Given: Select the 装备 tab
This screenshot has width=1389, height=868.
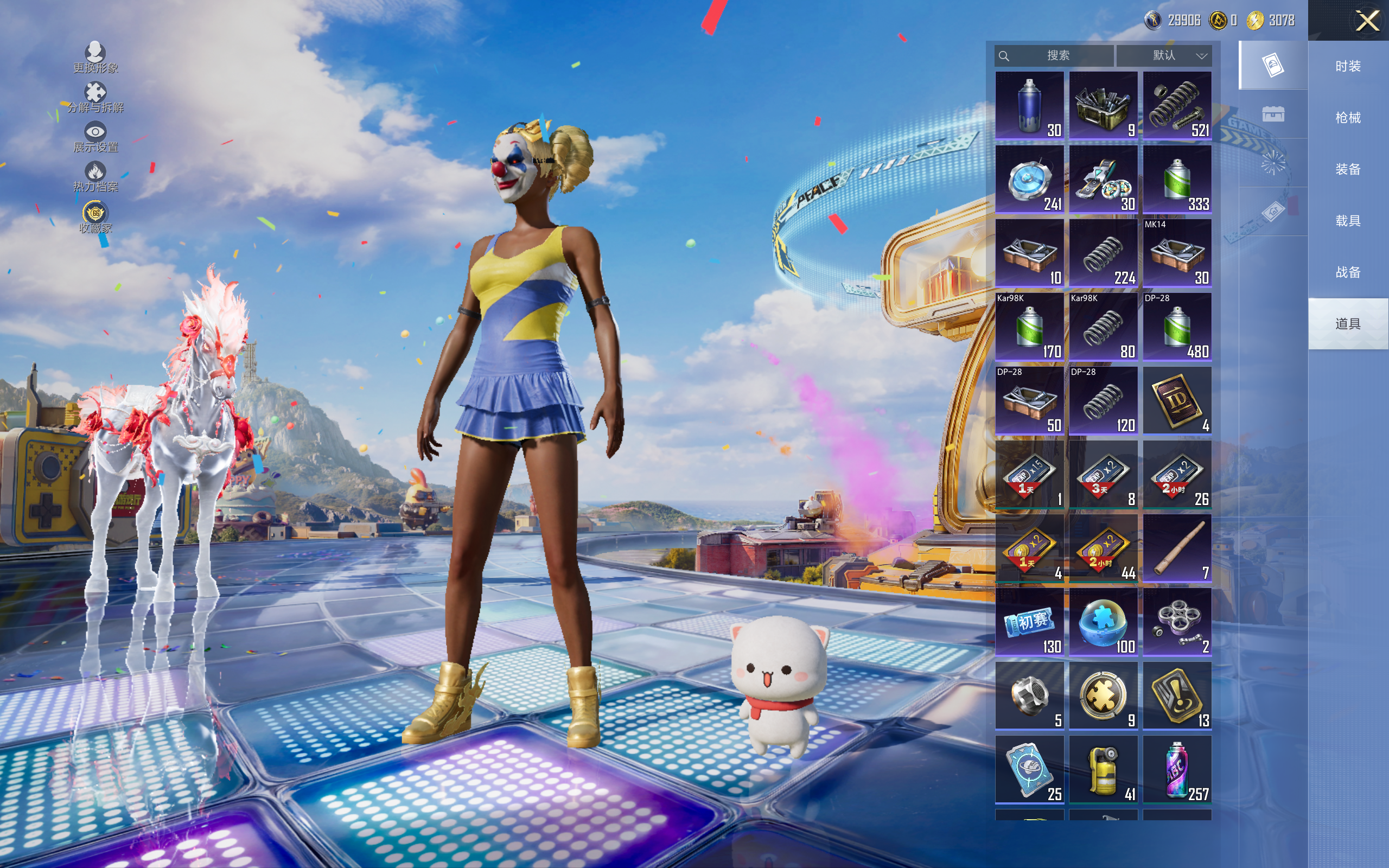Looking at the screenshot, I should 1348,169.
